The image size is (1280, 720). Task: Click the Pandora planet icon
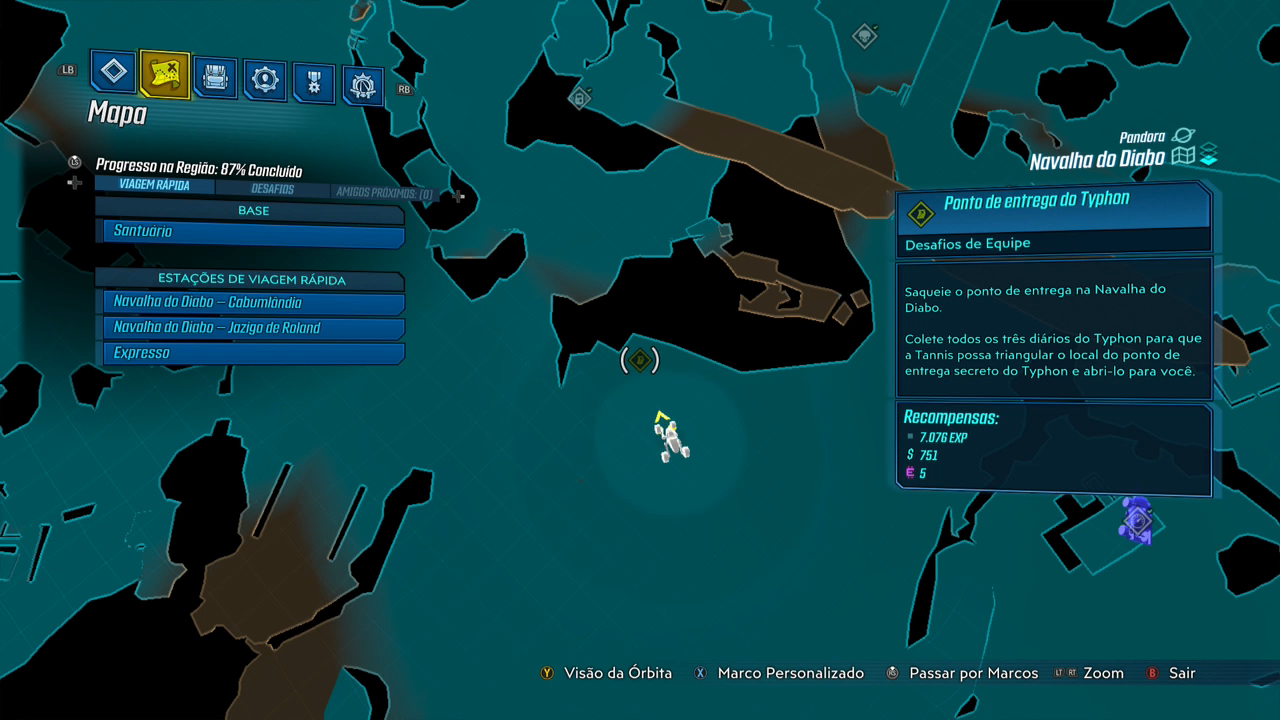pyautogui.click(x=1183, y=136)
